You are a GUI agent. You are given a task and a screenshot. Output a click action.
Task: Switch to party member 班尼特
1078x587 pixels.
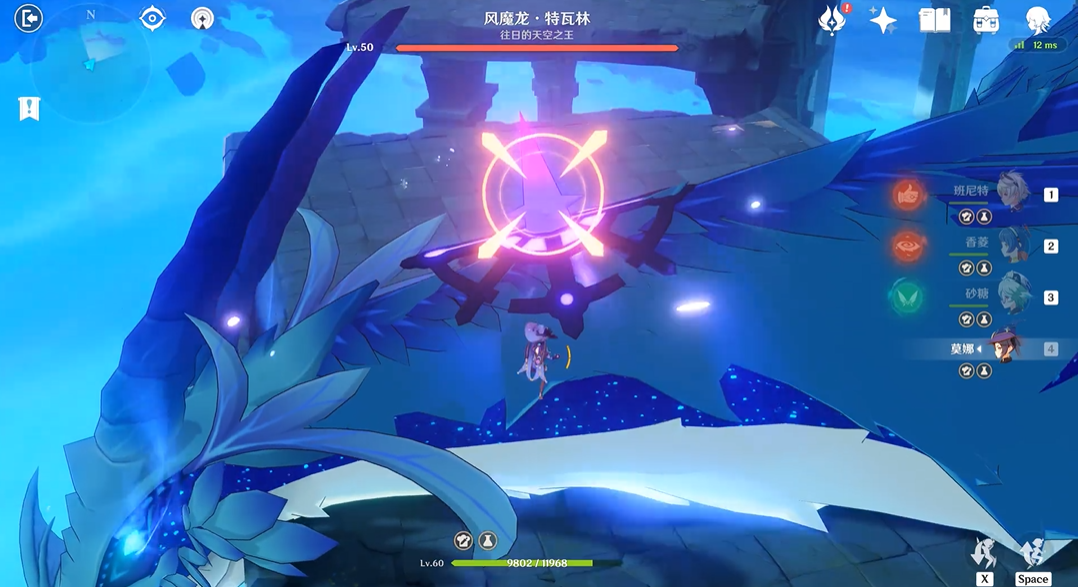(1005, 195)
